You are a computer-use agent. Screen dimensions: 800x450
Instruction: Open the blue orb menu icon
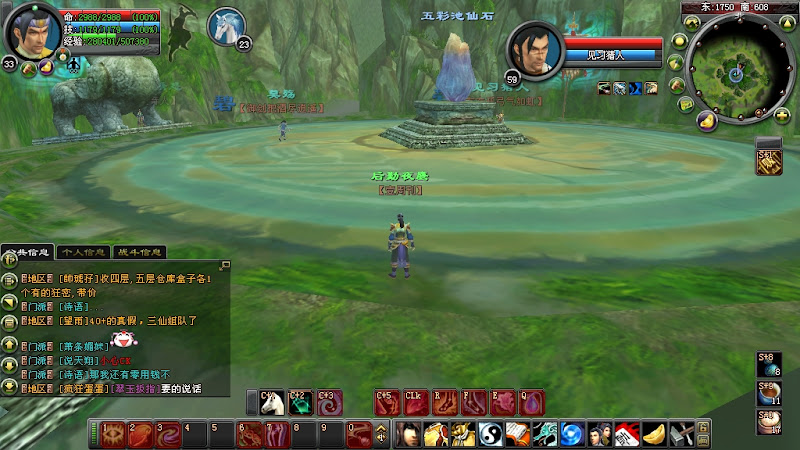pos(571,434)
